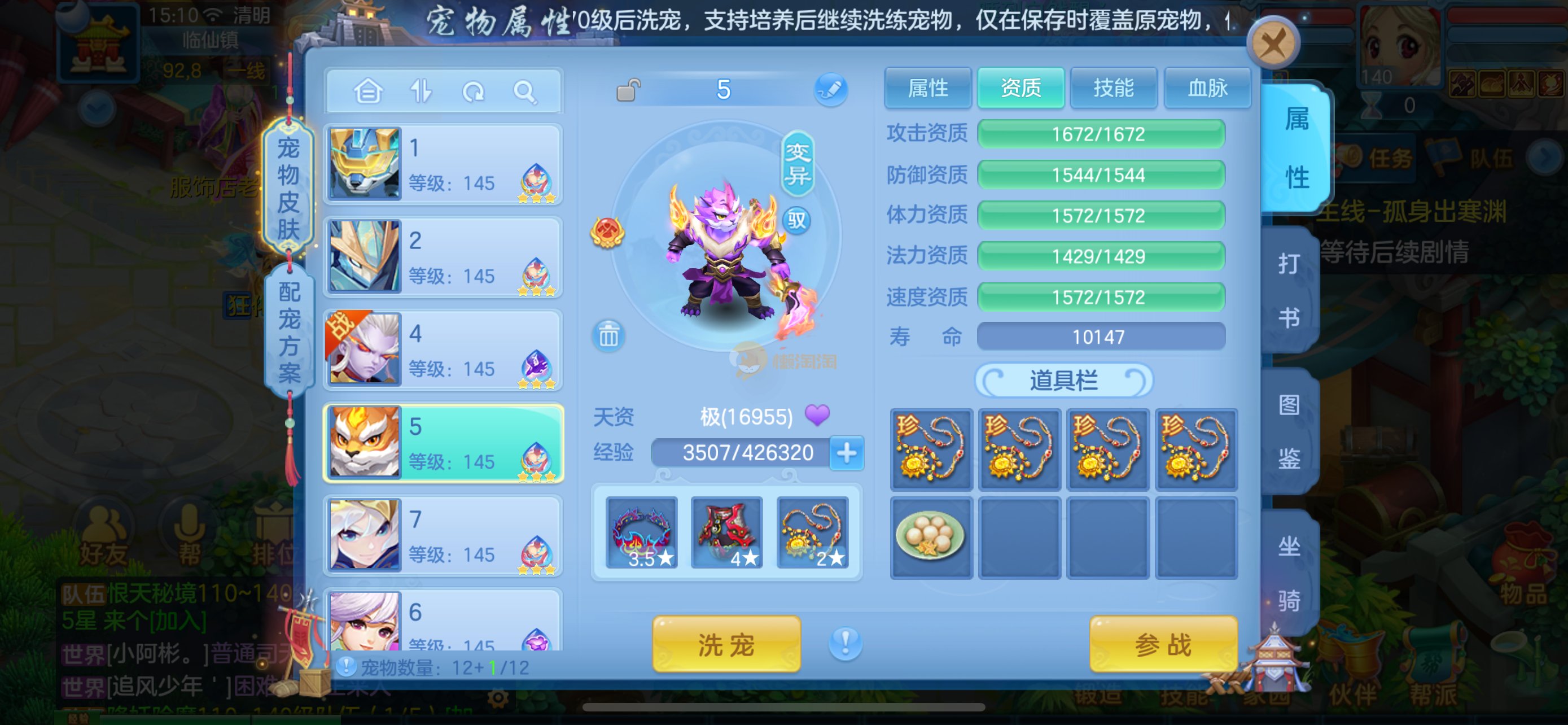This screenshot has height=725, width=1568.
Task: Switch to the 属性 tab
Action: 928,88
